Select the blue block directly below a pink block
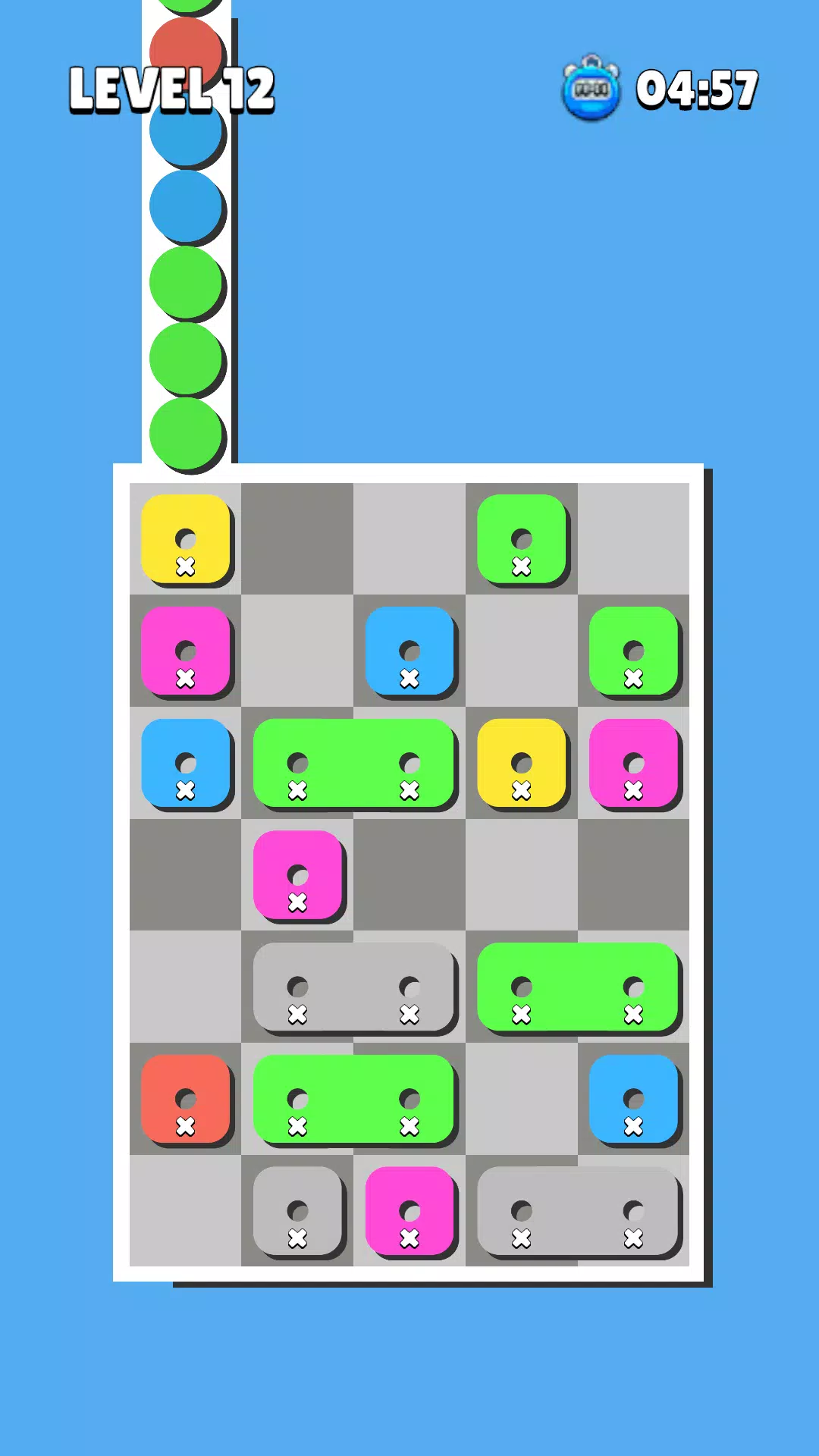Screen dimensions: 819x1456 click(x=186, y=763)
